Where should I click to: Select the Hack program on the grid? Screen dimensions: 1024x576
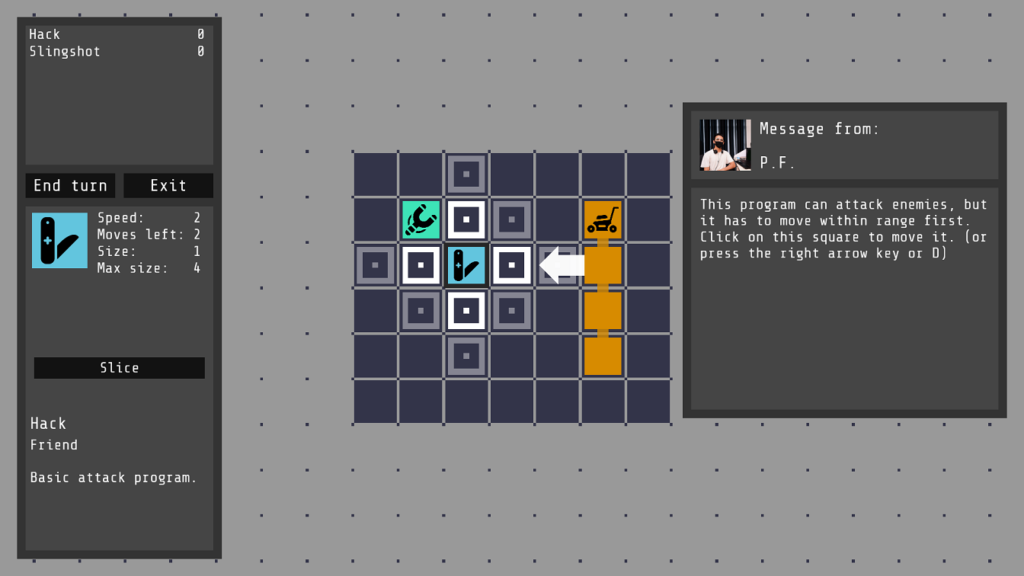pos(466,266)
